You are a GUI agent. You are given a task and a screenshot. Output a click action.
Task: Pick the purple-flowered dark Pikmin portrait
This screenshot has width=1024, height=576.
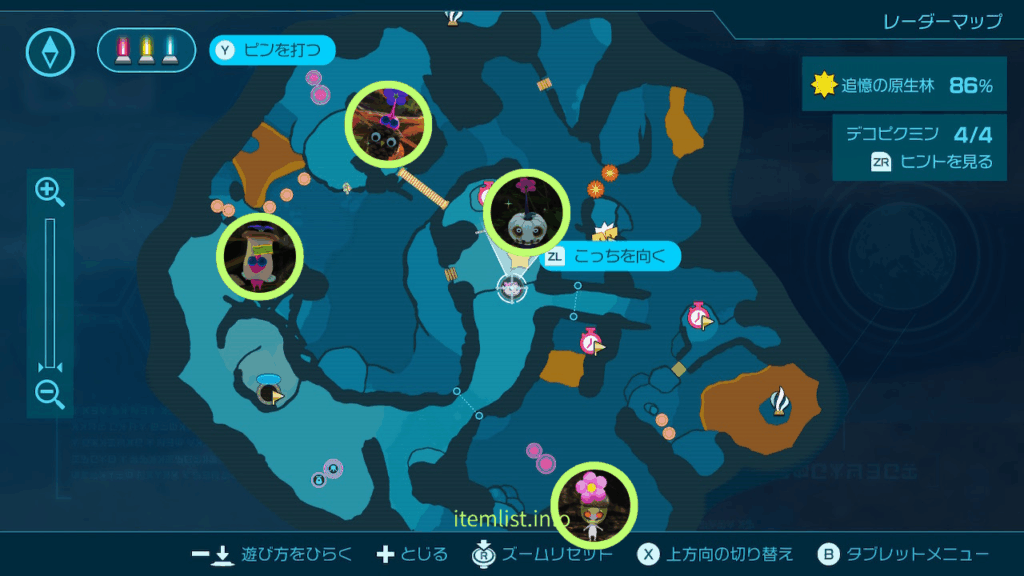[x=388, y=125]
